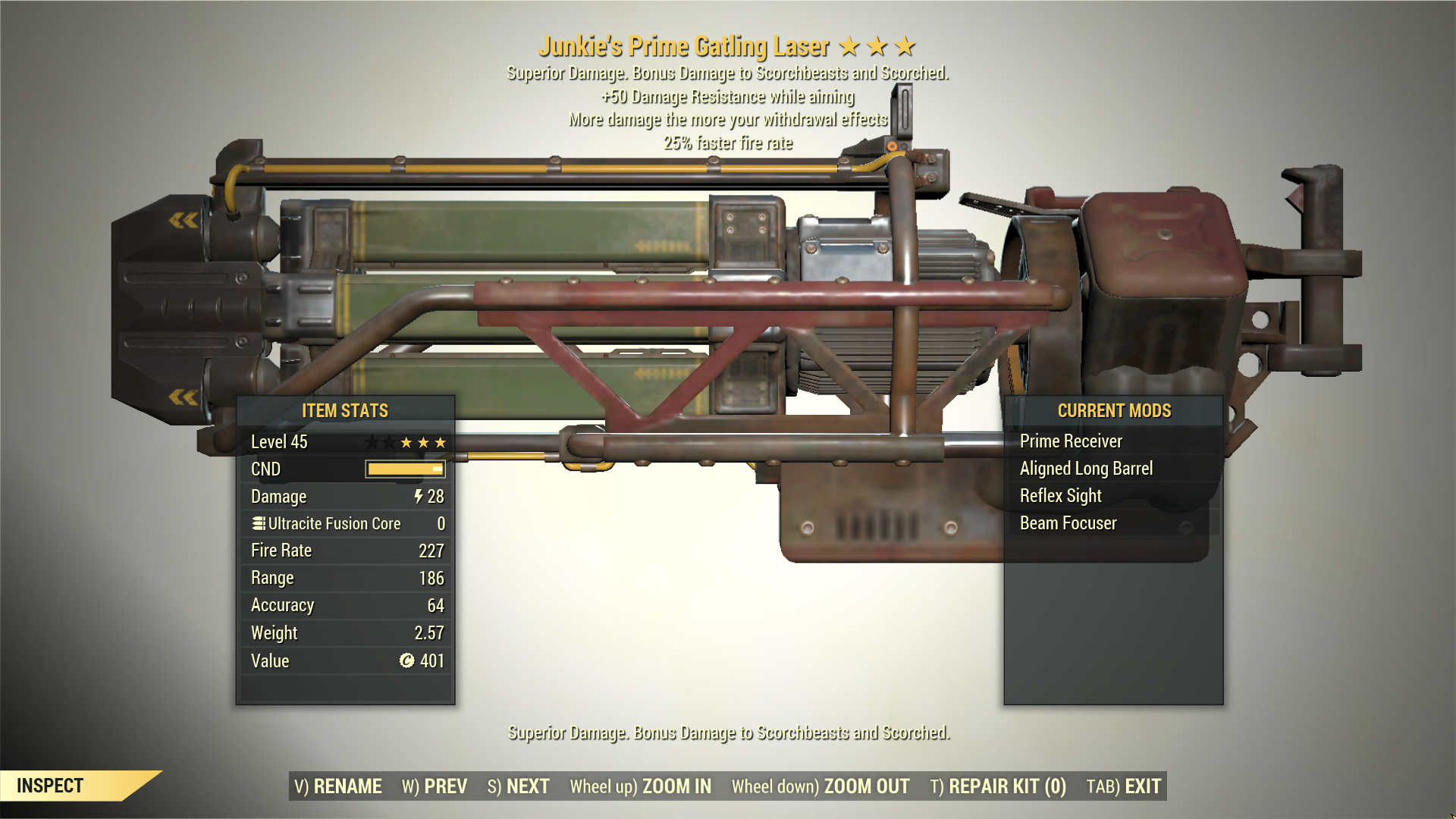Choose the Reflex Sight mod row
This screenshot has height=819, width=1456.
point(1060,496)
